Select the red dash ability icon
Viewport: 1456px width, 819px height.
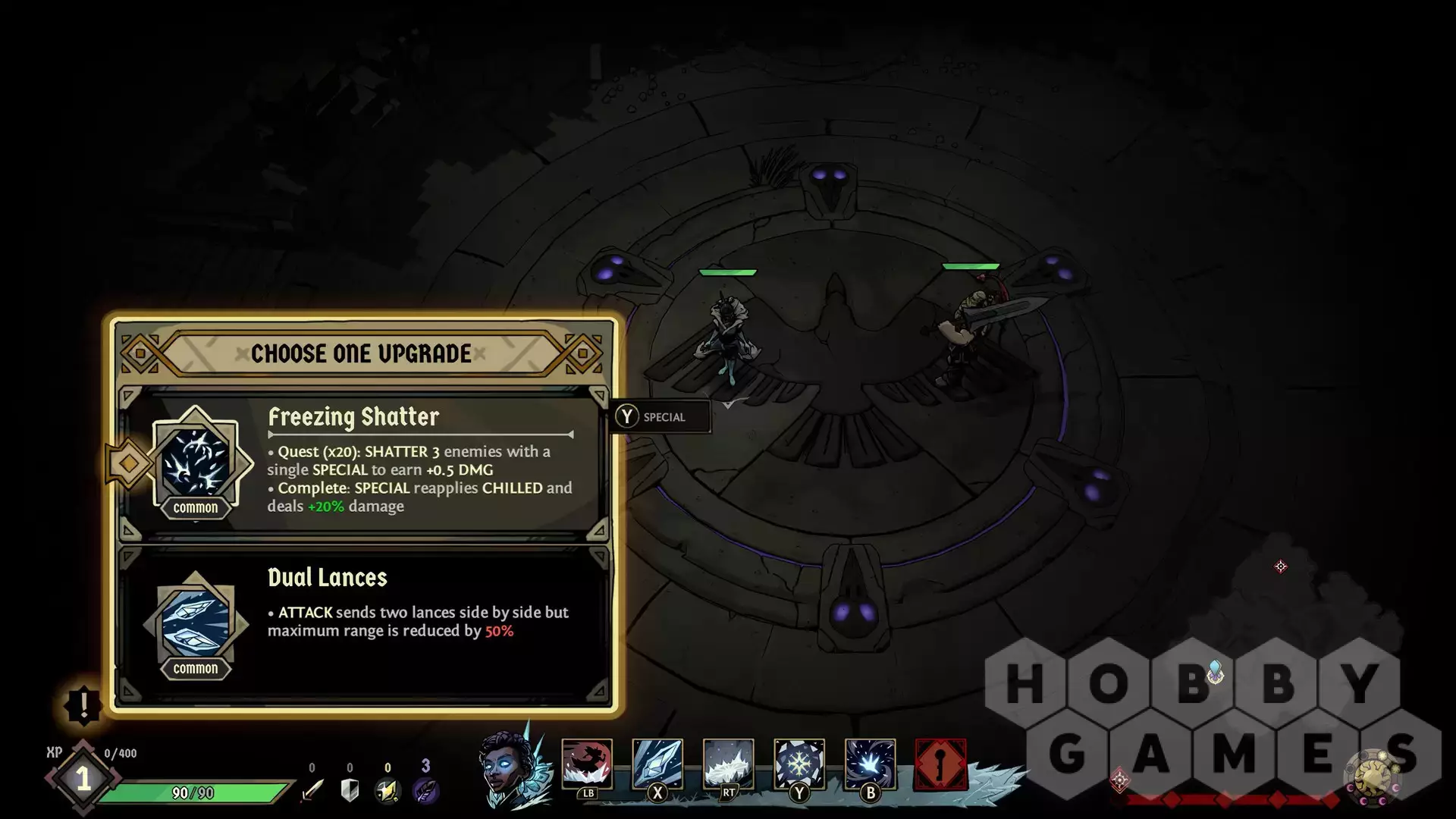pos(587,764)
